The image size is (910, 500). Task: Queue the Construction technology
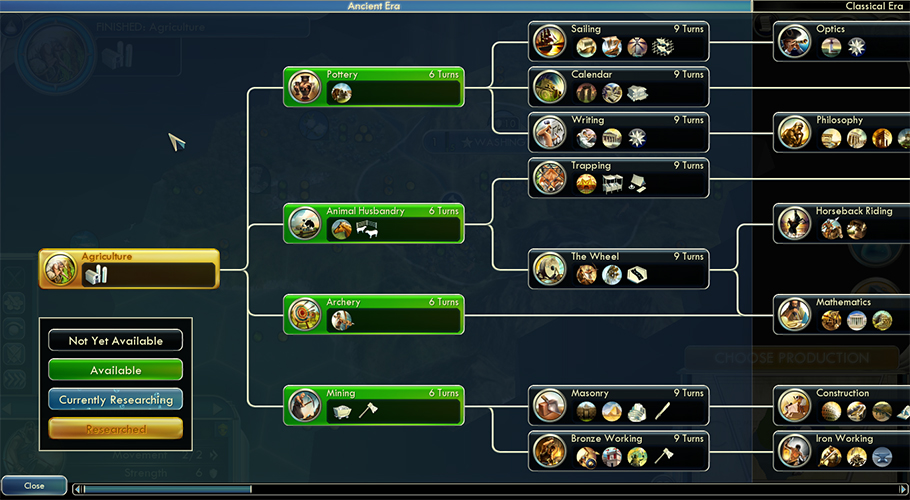coord(842,405)
